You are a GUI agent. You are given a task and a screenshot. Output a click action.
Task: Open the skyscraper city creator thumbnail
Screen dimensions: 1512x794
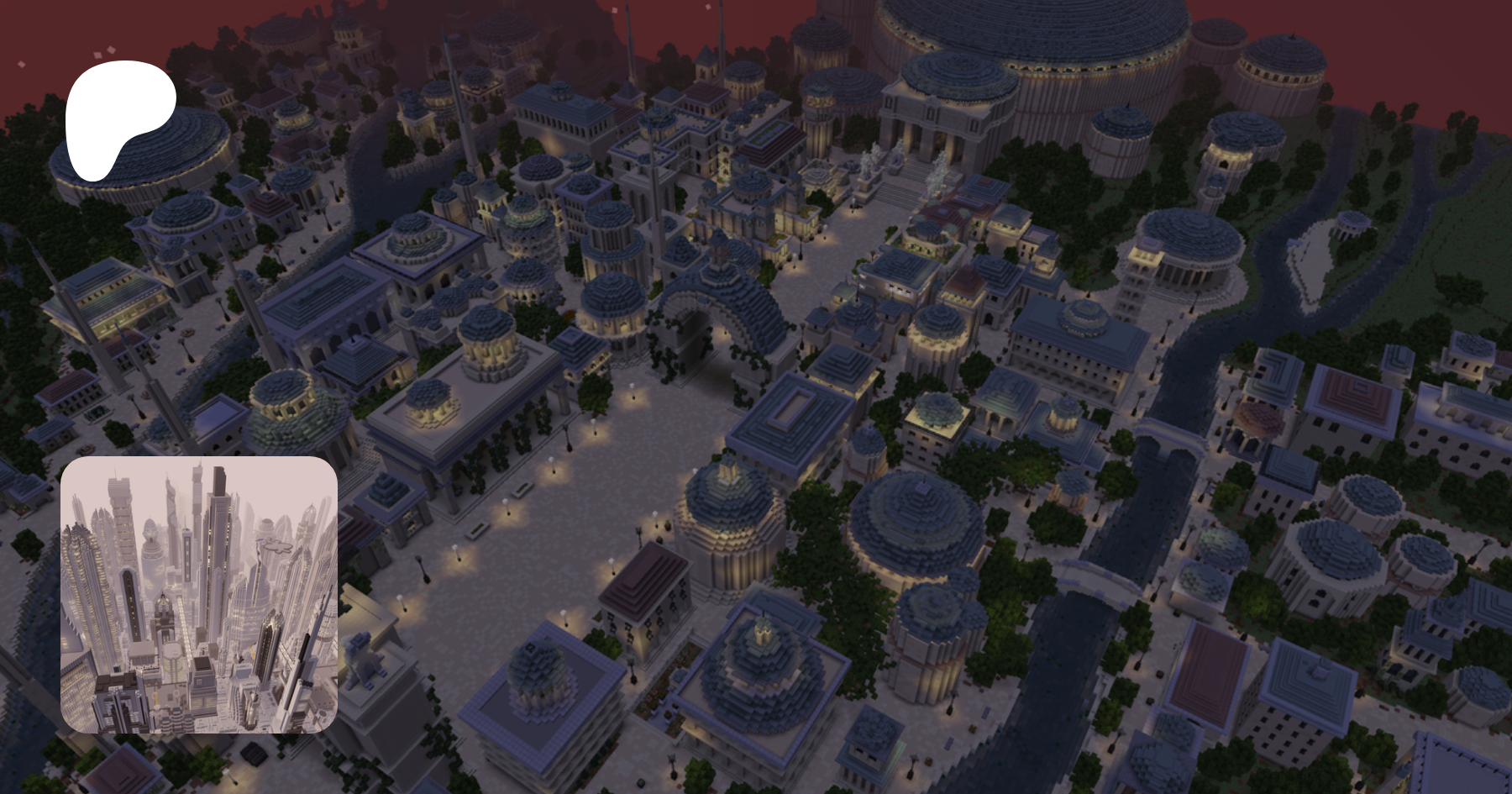199,595
